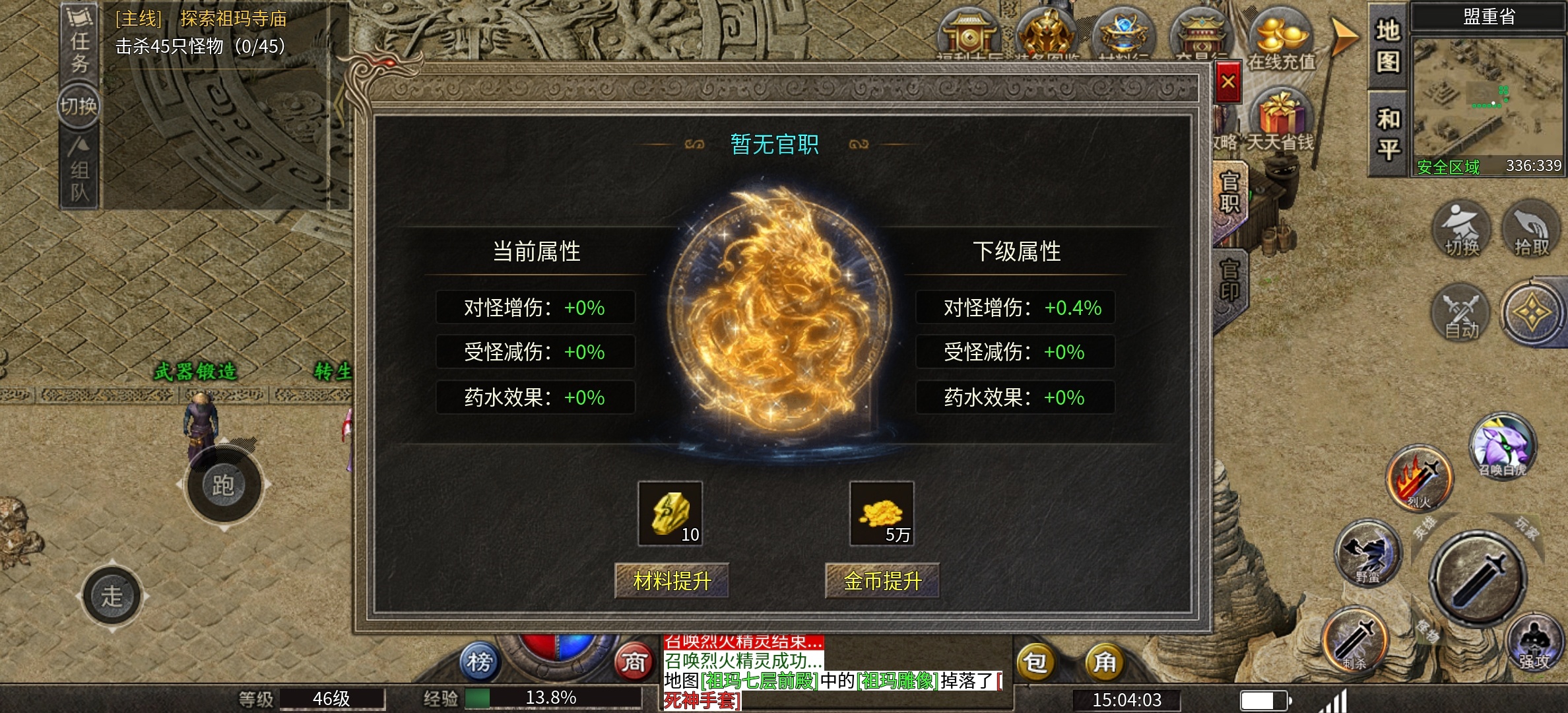
Task: Select the 5万 gold coins slot
Action: pos(882,514)
